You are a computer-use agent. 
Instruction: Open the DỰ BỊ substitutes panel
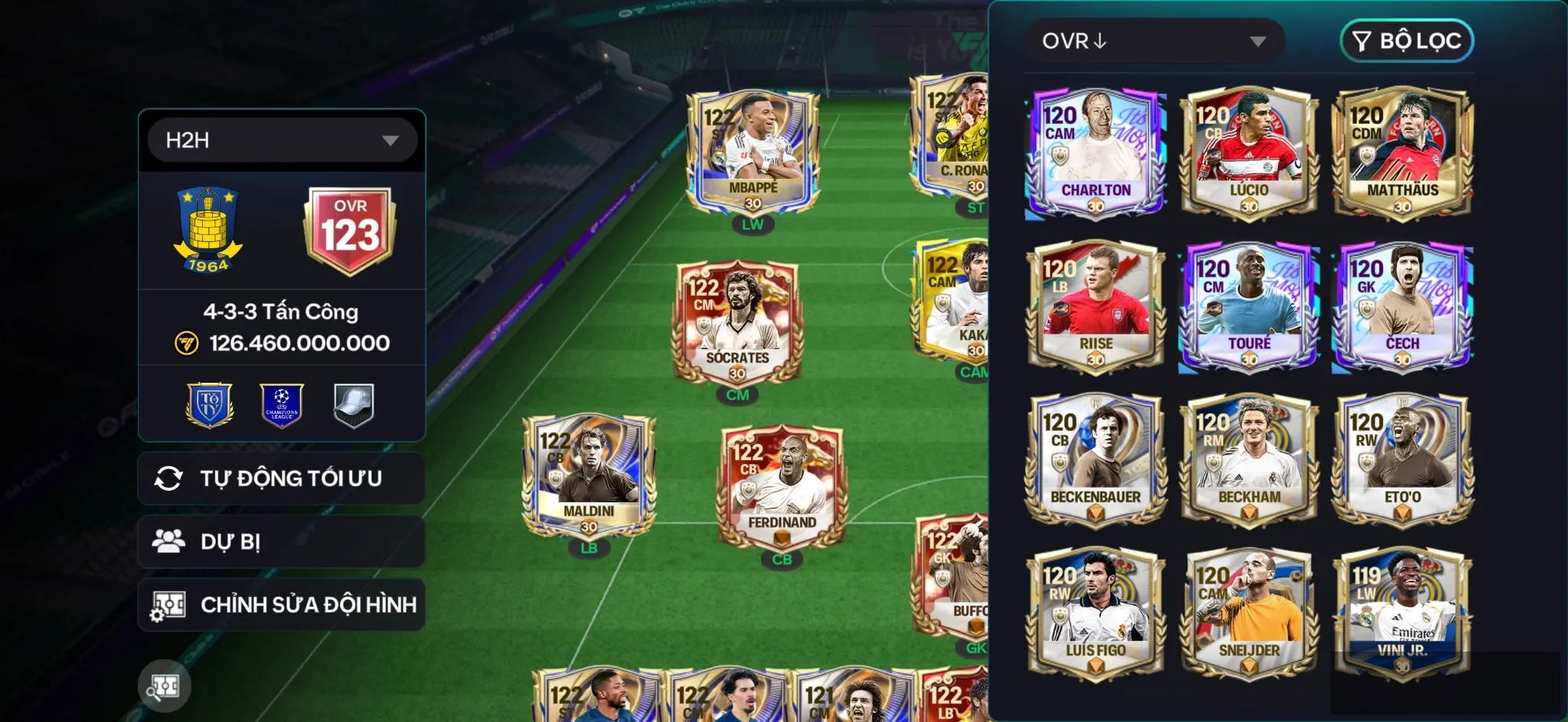[x=281, y=541]
